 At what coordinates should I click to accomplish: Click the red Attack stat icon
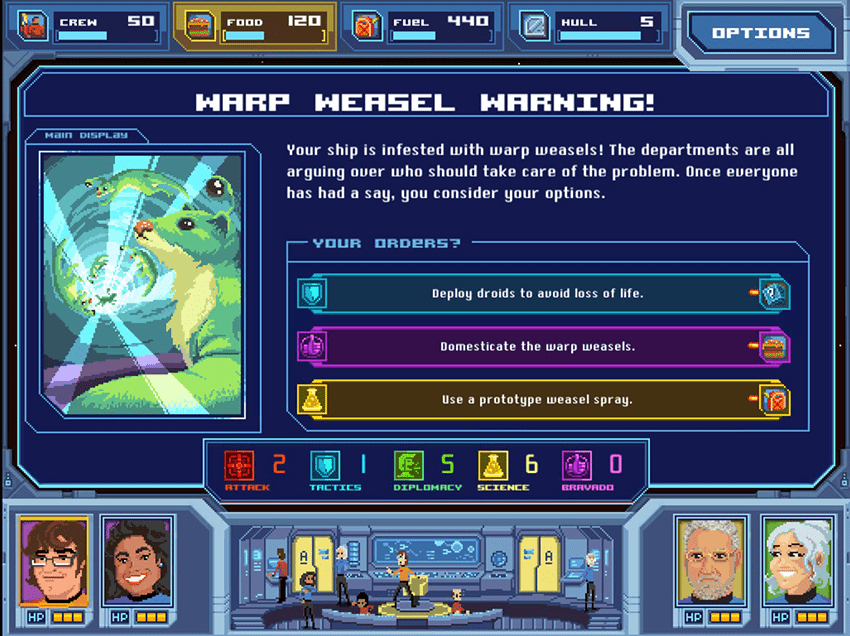click(x=240, y=465)
